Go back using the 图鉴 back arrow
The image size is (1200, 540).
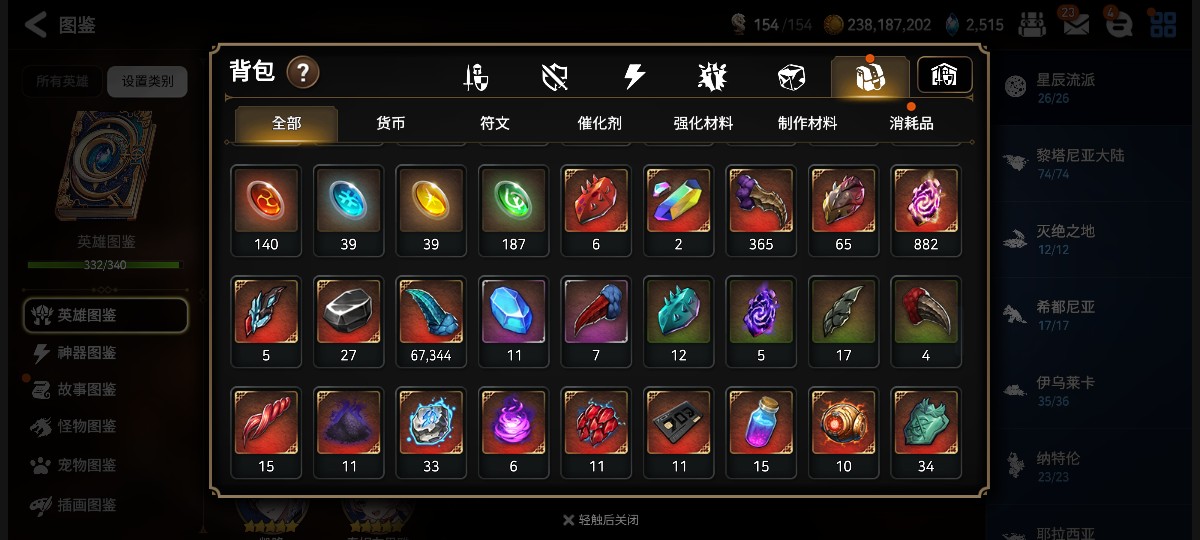click(x=37, y=25)
